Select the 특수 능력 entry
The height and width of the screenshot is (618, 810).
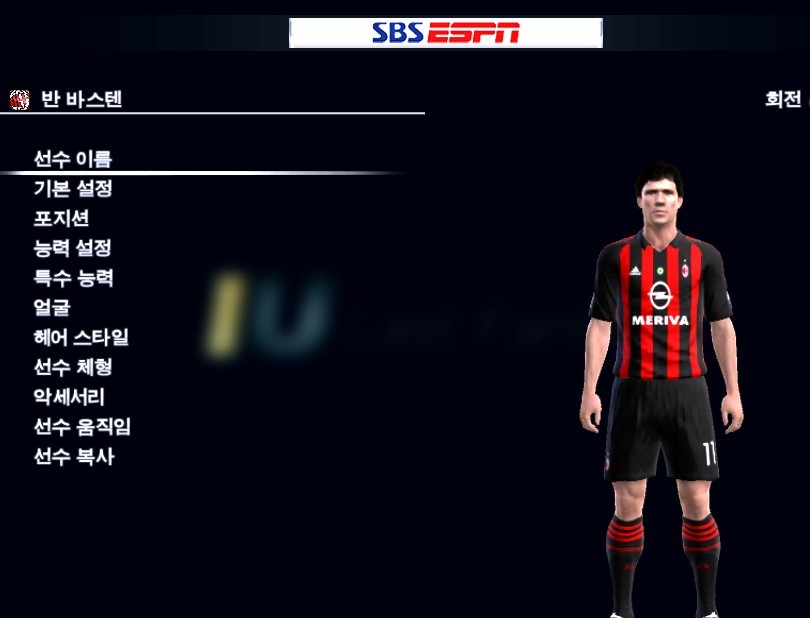(73, 278)
